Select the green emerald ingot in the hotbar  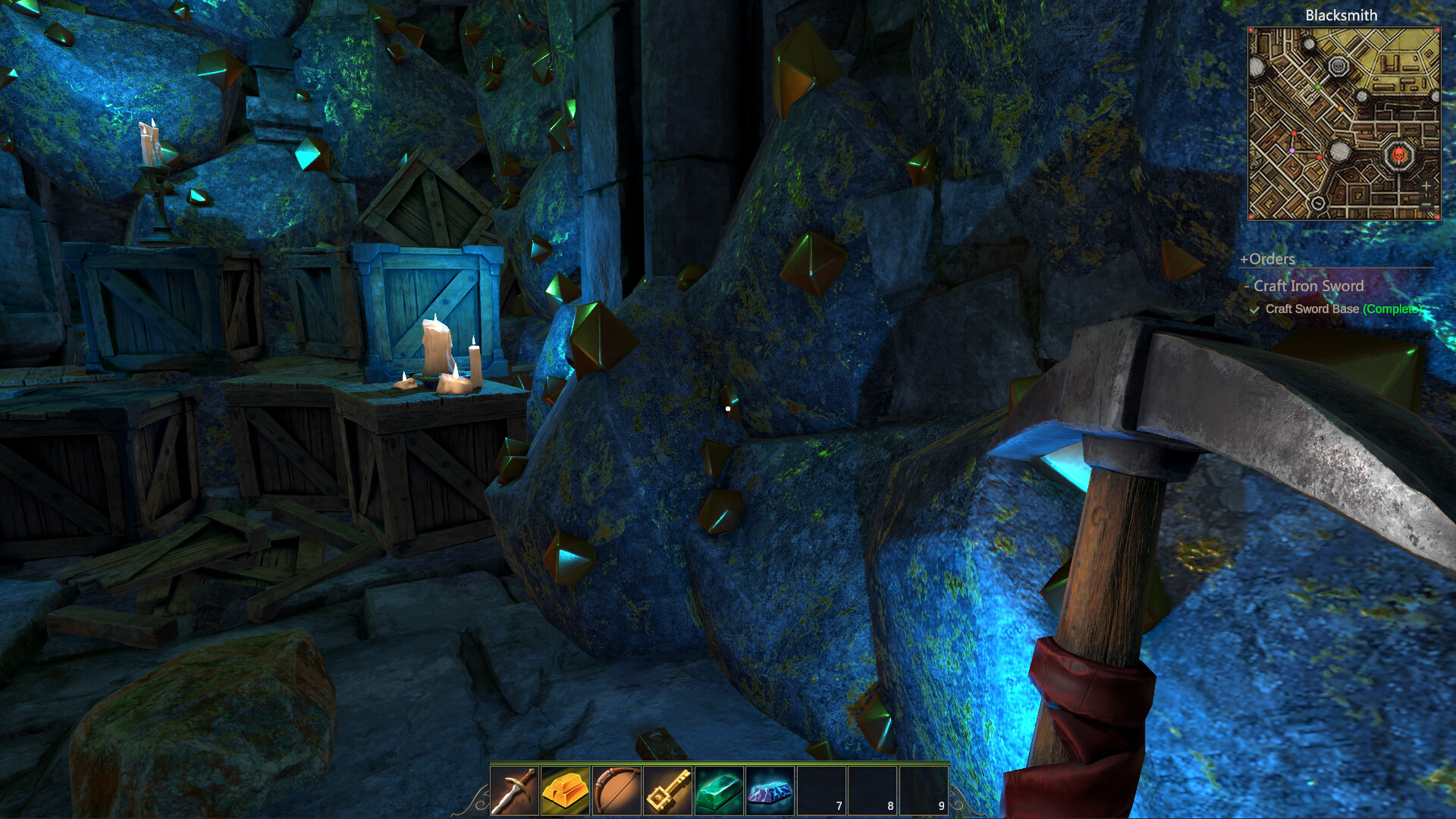click(717, 793)
